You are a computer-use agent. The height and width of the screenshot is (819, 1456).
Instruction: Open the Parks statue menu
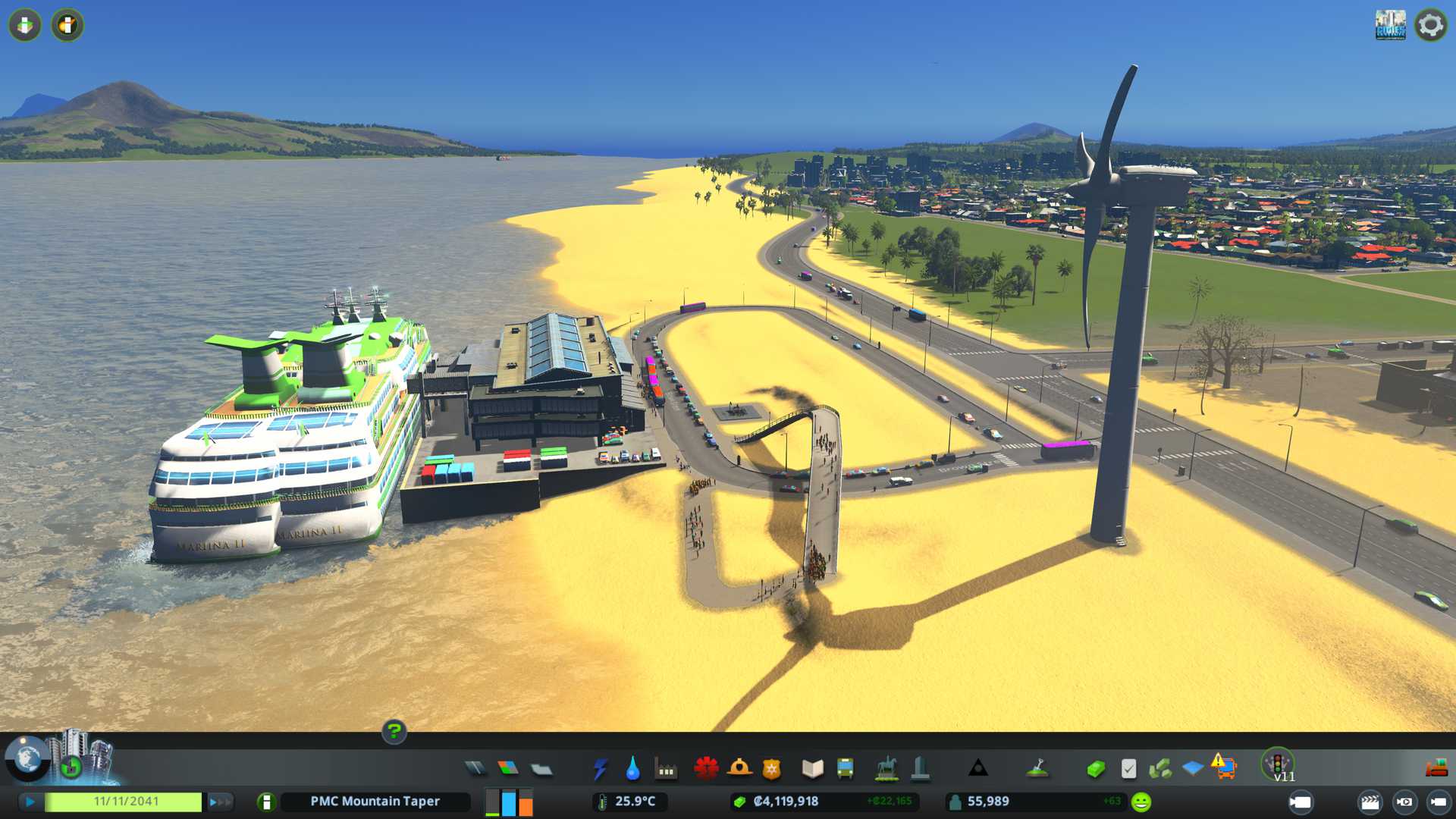tap(886, 769)
